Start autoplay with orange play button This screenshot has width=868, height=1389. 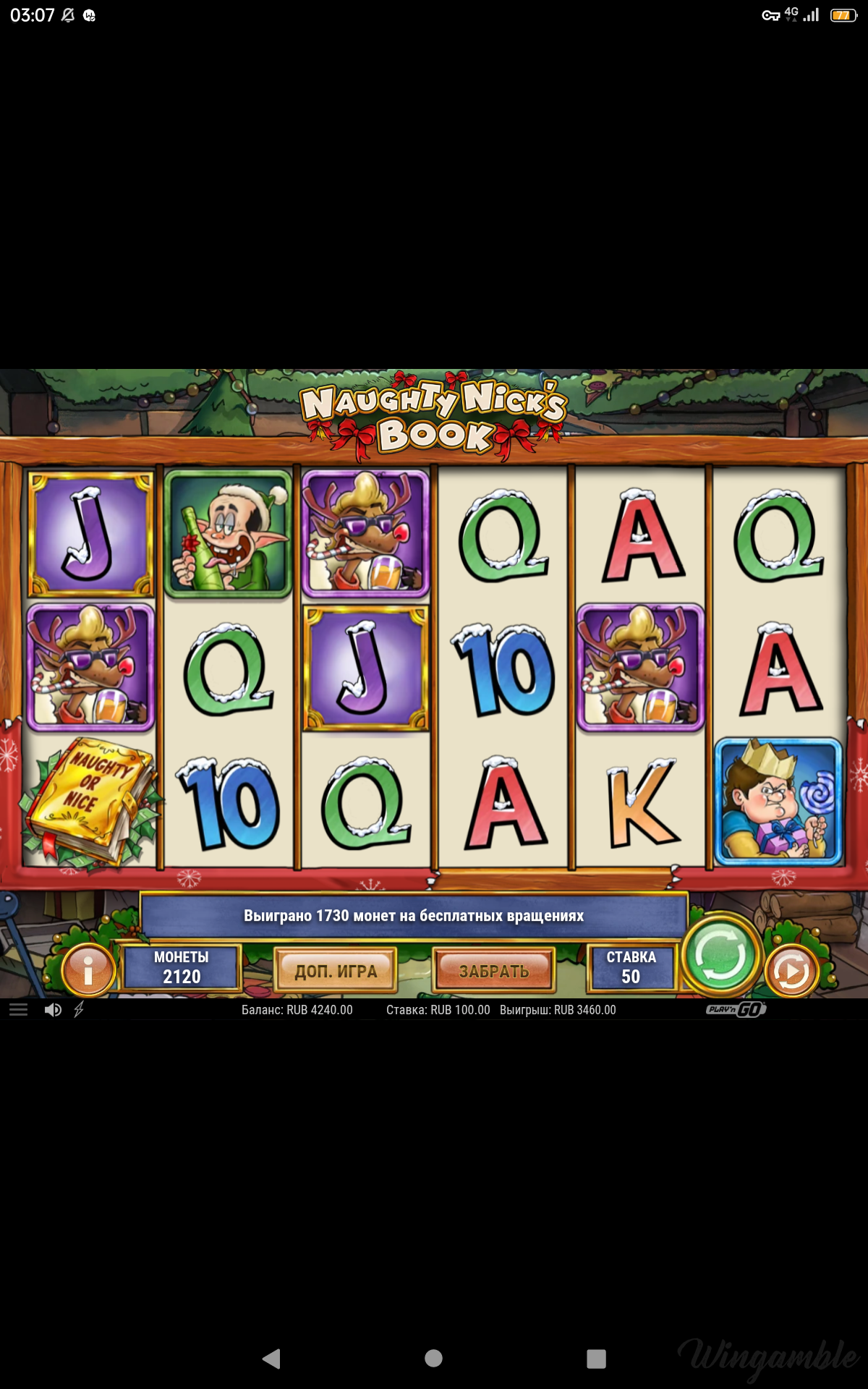pyautogui.click(x=791, y=971)
